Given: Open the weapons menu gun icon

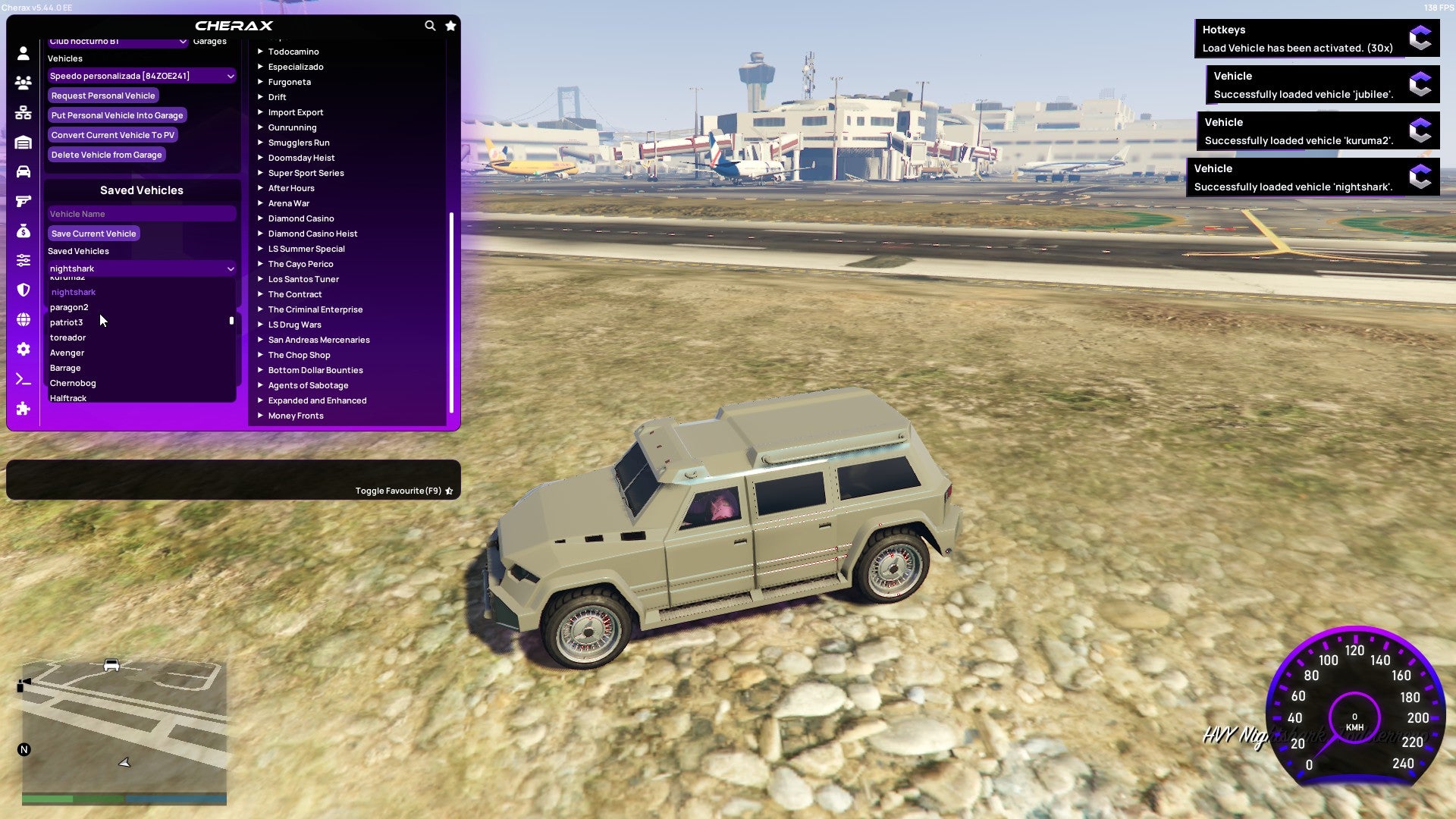Looking at the screenshot, I should point(22,202).
